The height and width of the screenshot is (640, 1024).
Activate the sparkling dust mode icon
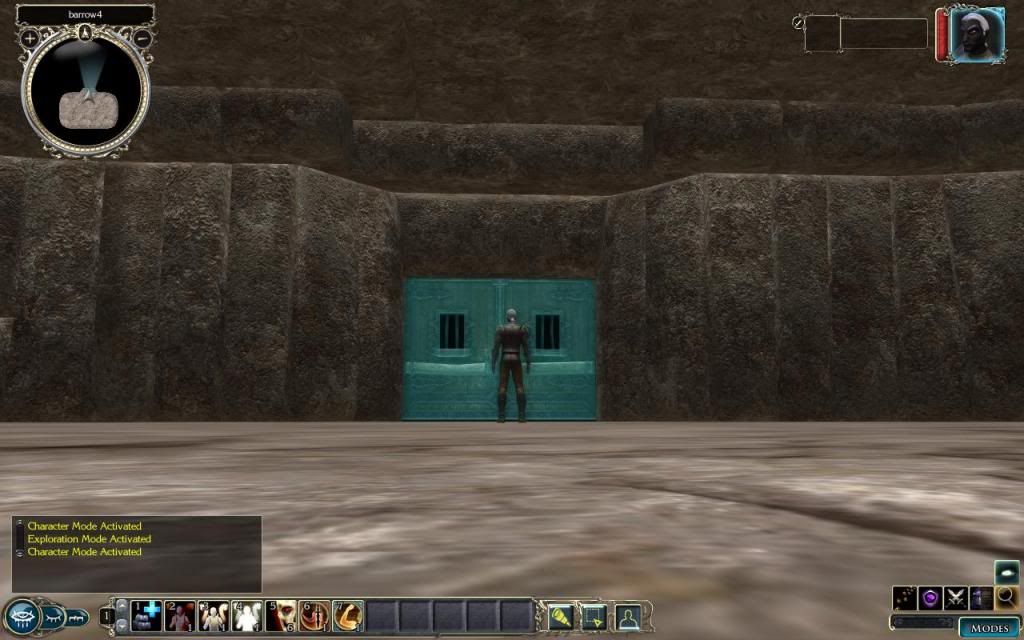pyautogui.click(x=905, y=598)
